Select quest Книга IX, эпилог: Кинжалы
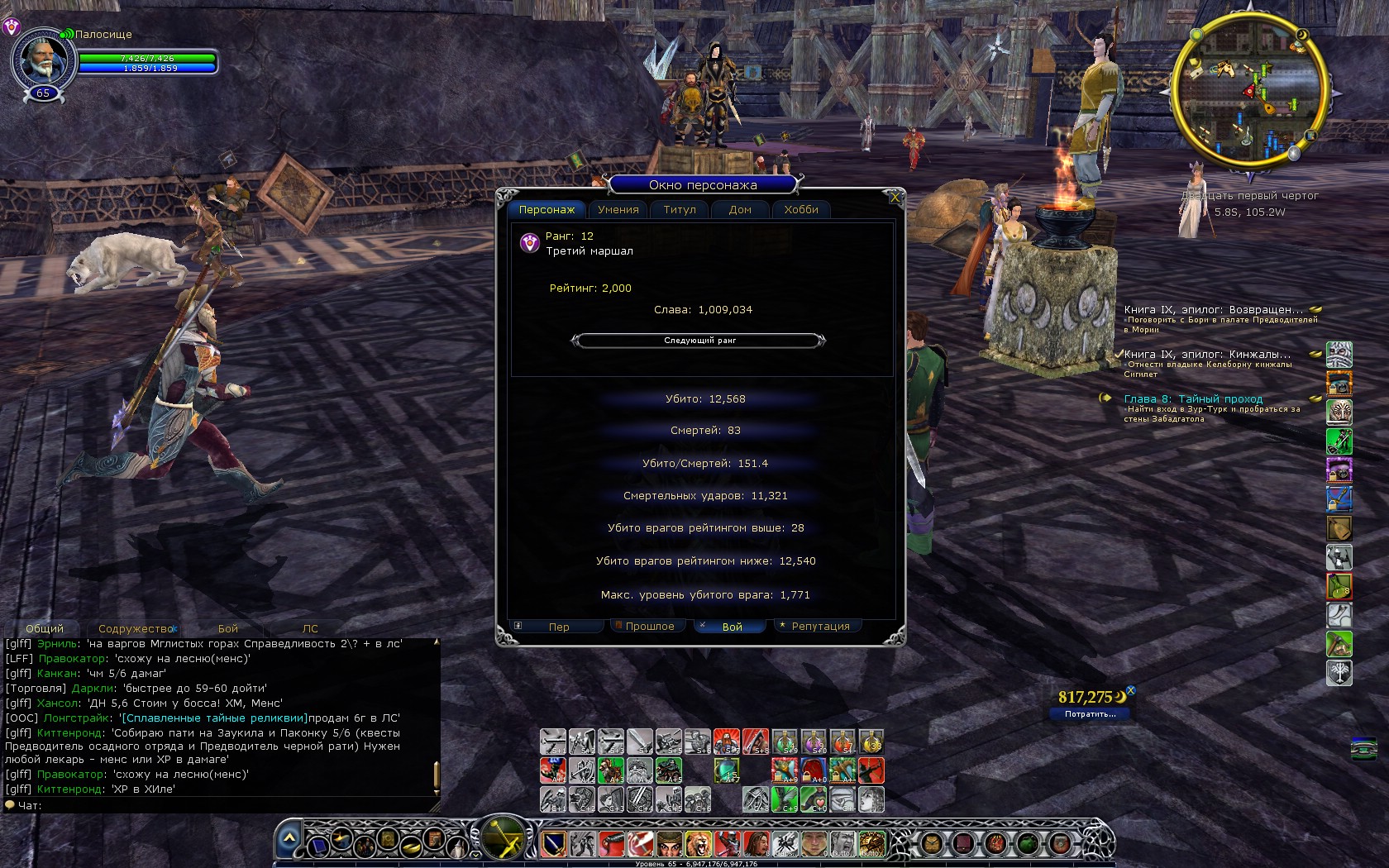Screen dimensions: 1389x868 [x=1206, y=355]
